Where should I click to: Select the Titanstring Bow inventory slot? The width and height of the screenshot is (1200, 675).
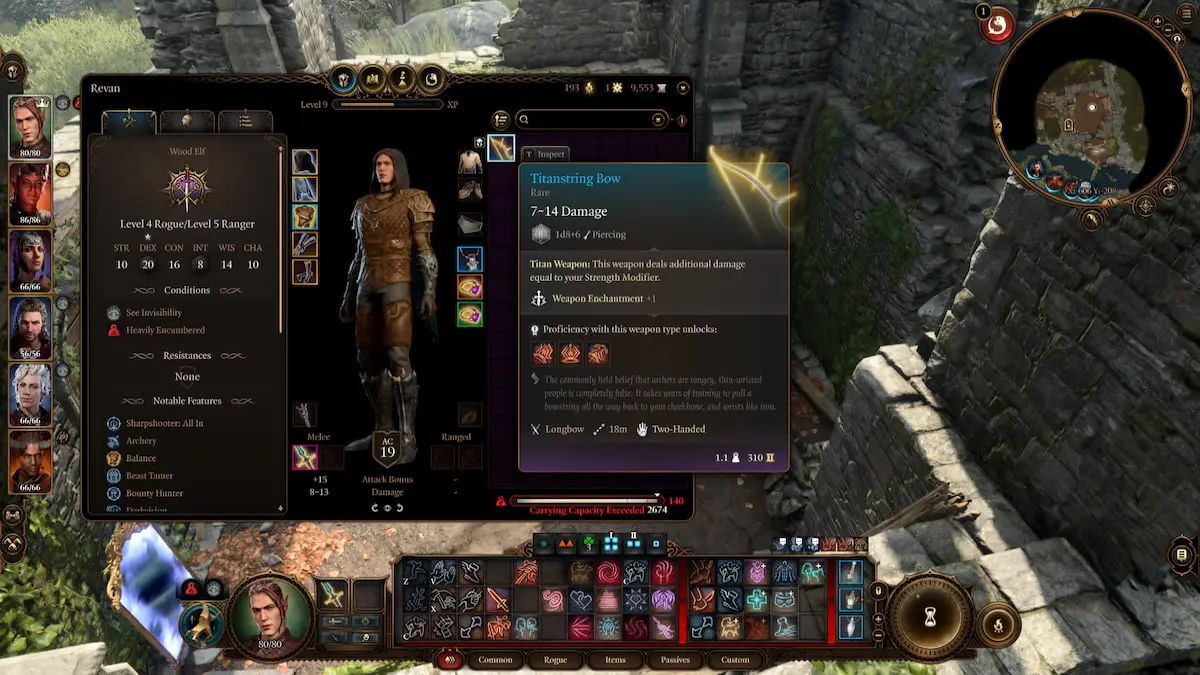point(501,148)
